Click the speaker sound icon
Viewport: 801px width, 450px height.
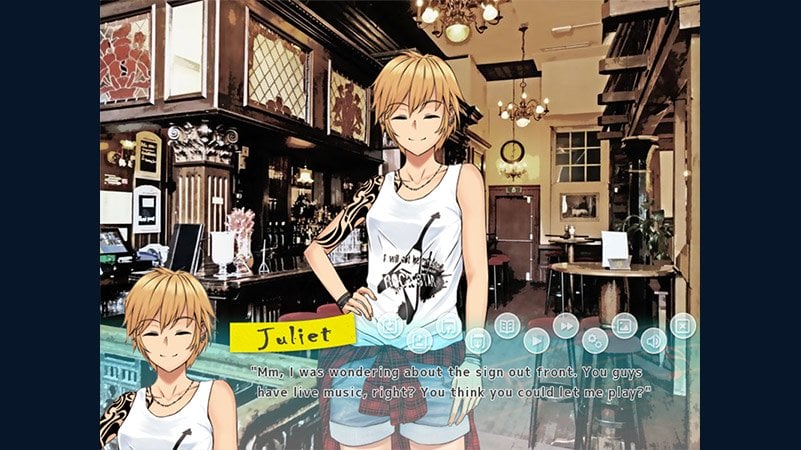(653, 340)
